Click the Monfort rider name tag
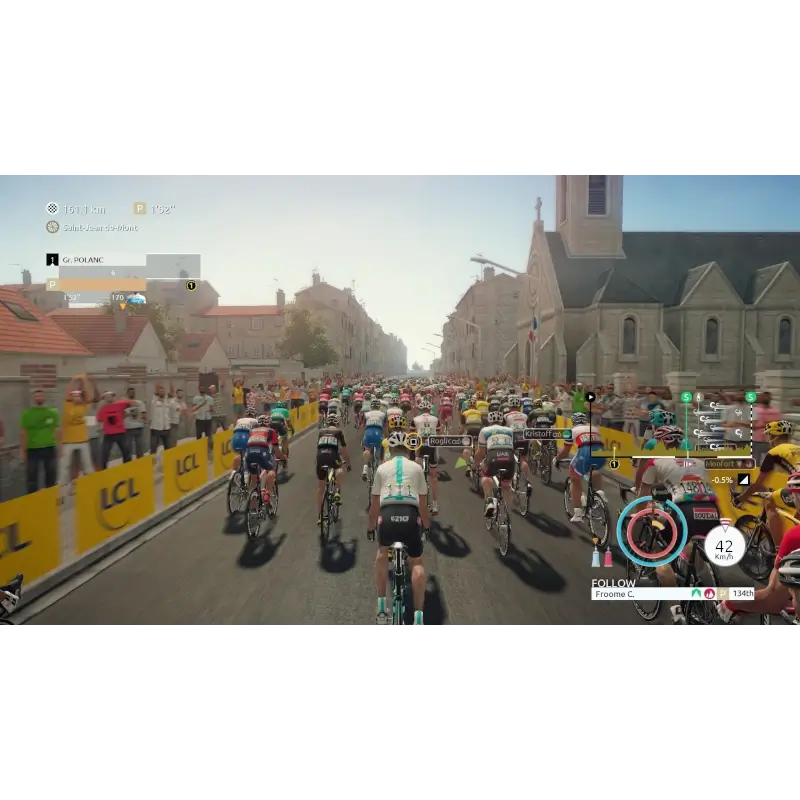 click(728, 464)
